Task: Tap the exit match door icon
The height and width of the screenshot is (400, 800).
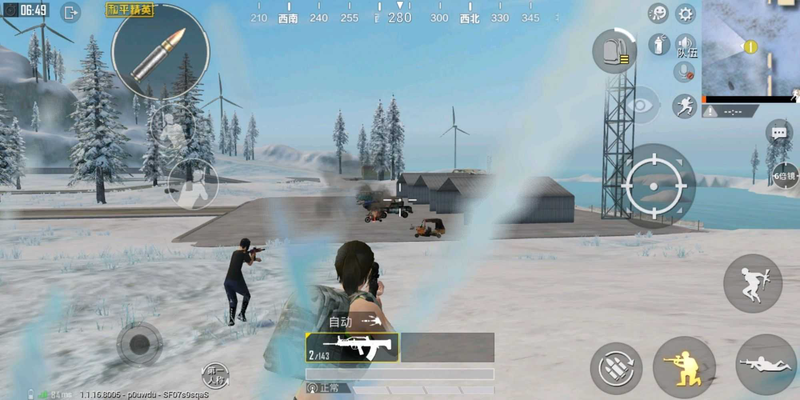Action: (71, 13)
